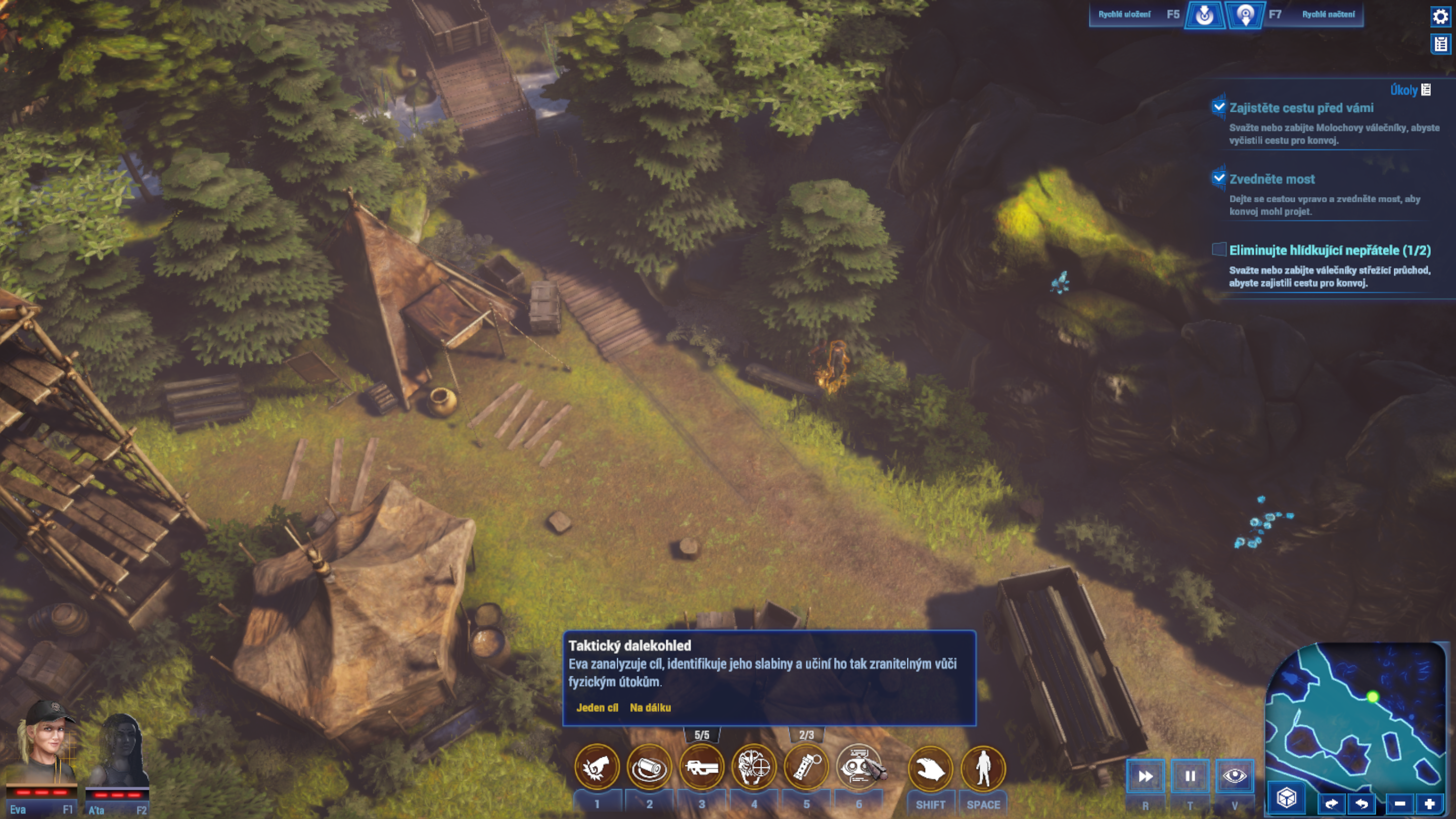Activate the creature-with-crosshair ability
Image resolution: width=1456 pixels, height=819 pixels.
tap(754, 767)
